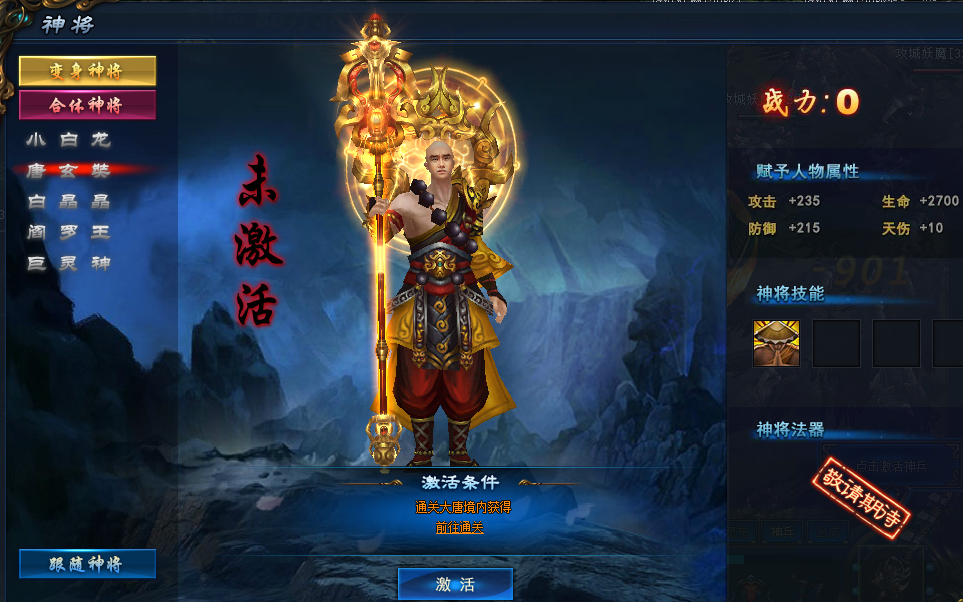Activate the general with 激活 button
Screen dimensions: 963x602
(x=455, y=584)
